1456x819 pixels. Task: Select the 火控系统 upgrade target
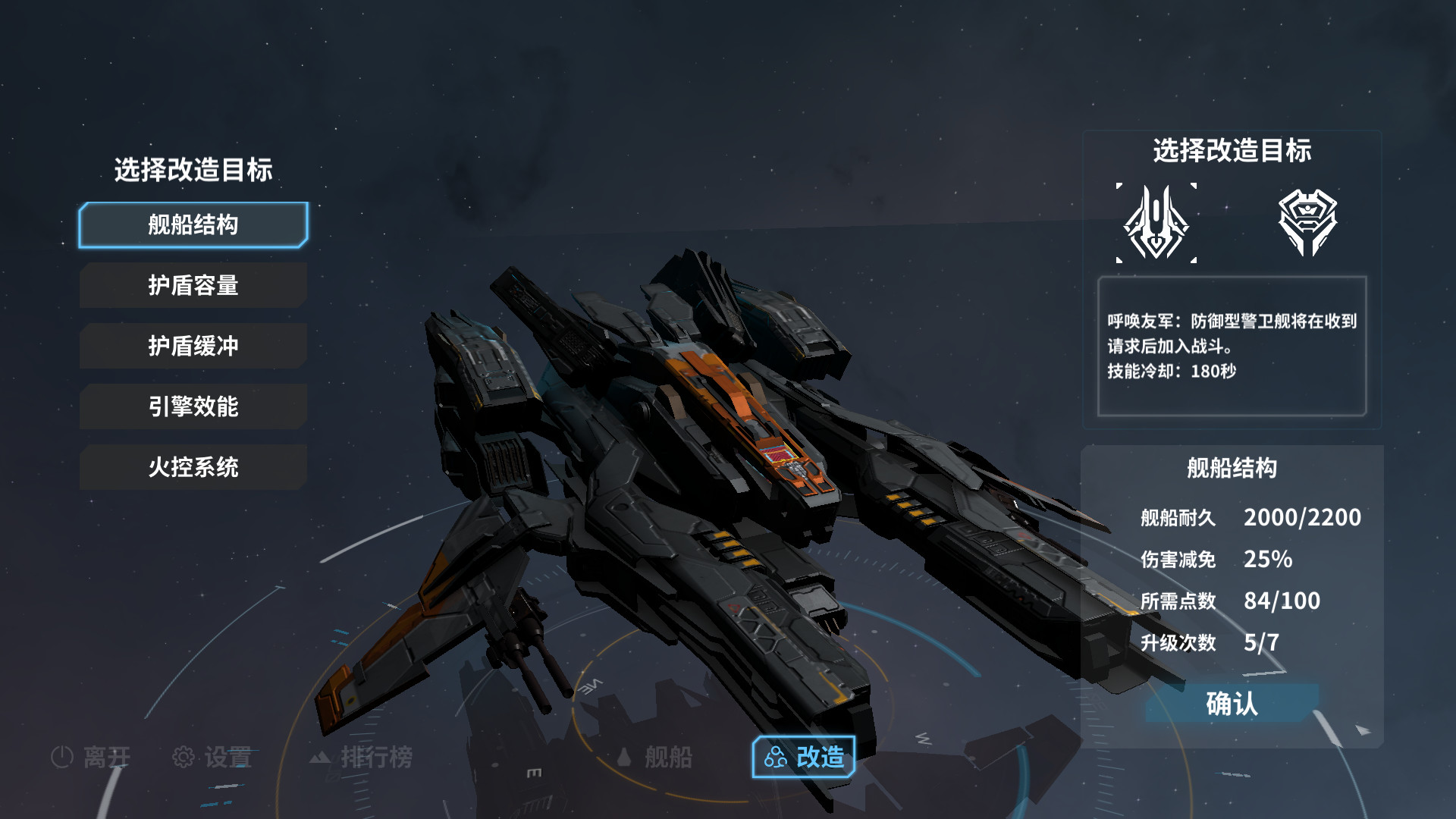(192, 467)
